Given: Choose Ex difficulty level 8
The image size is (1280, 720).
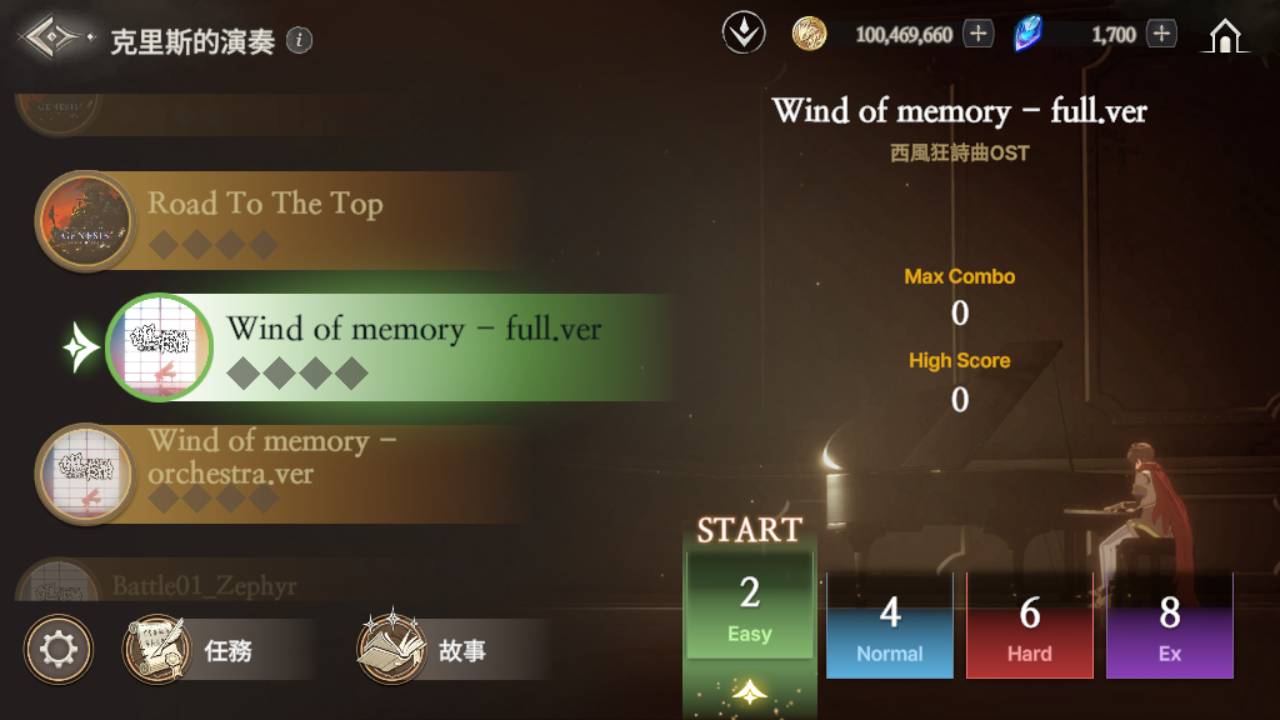Looking at the screenshot, I should (x=1169, y=626).
